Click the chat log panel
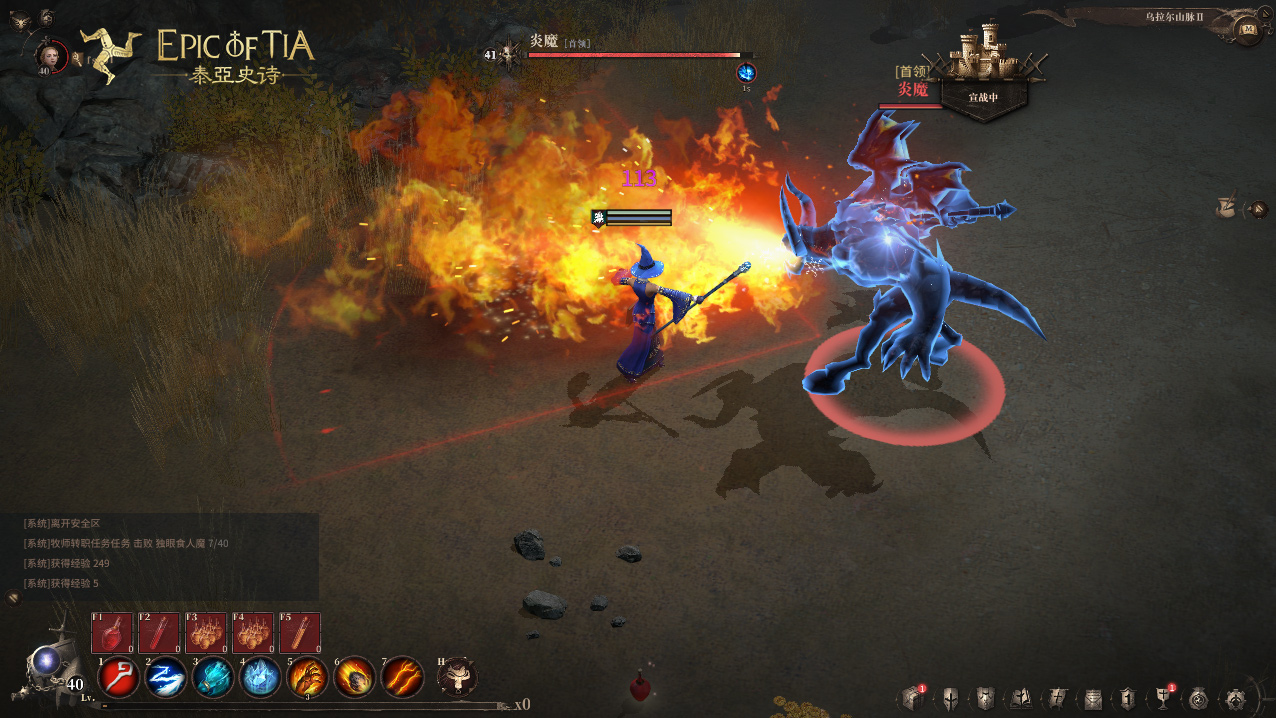1276x718 pixels. (160, 553)
